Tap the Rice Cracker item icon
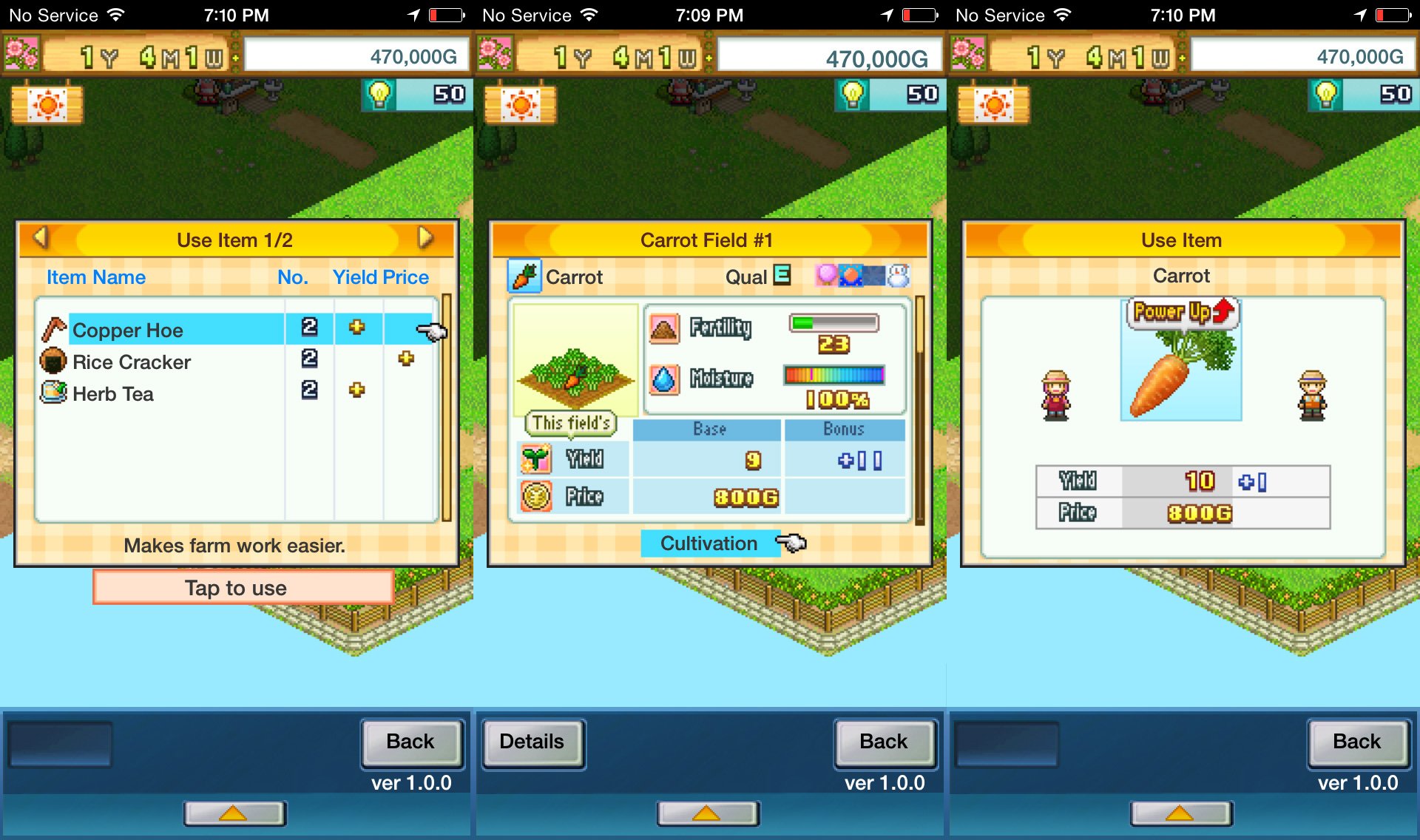Viewport: 1420px width, 840px height. tap(53, 362)
